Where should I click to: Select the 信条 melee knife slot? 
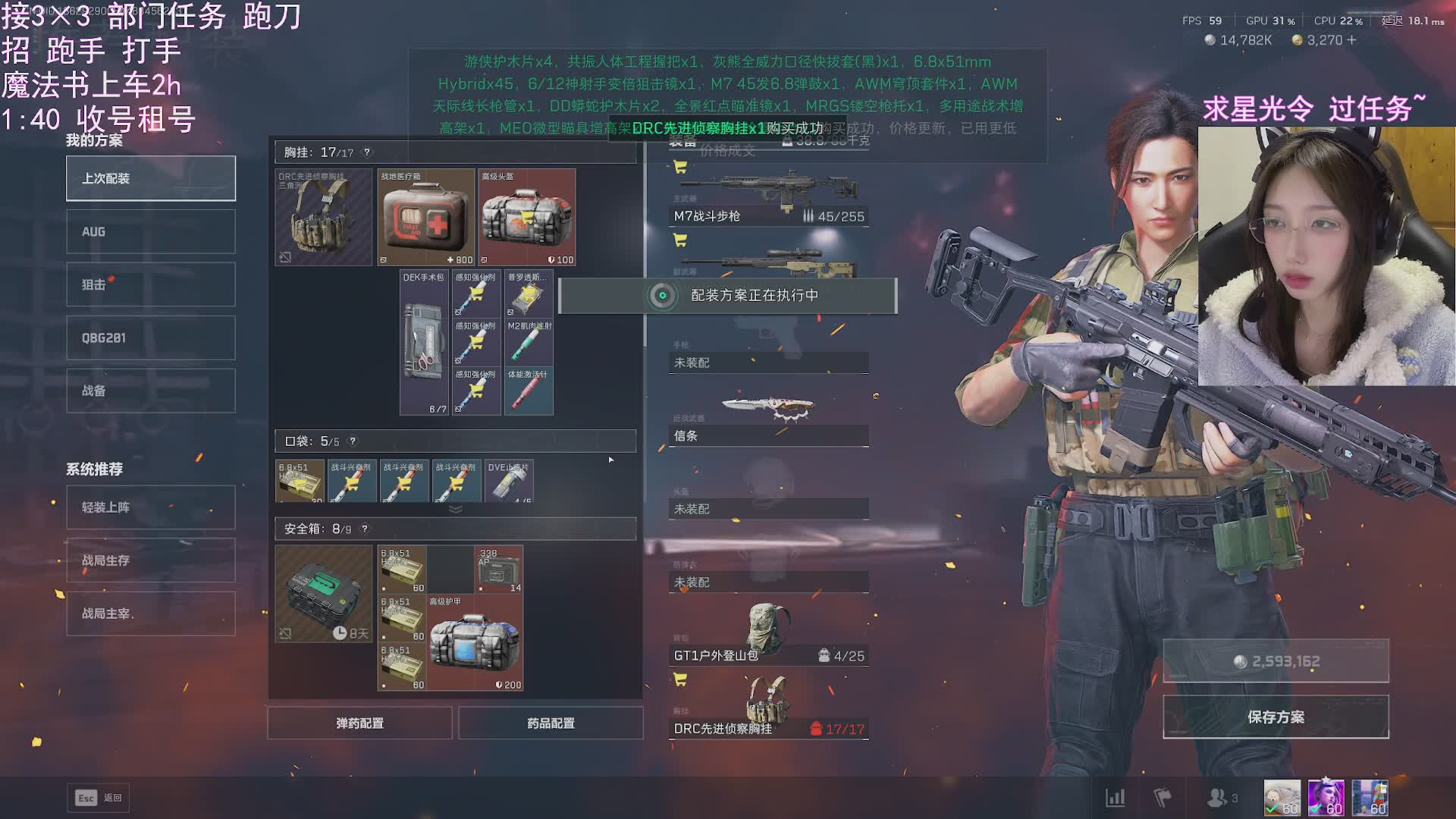click(768, 417)
